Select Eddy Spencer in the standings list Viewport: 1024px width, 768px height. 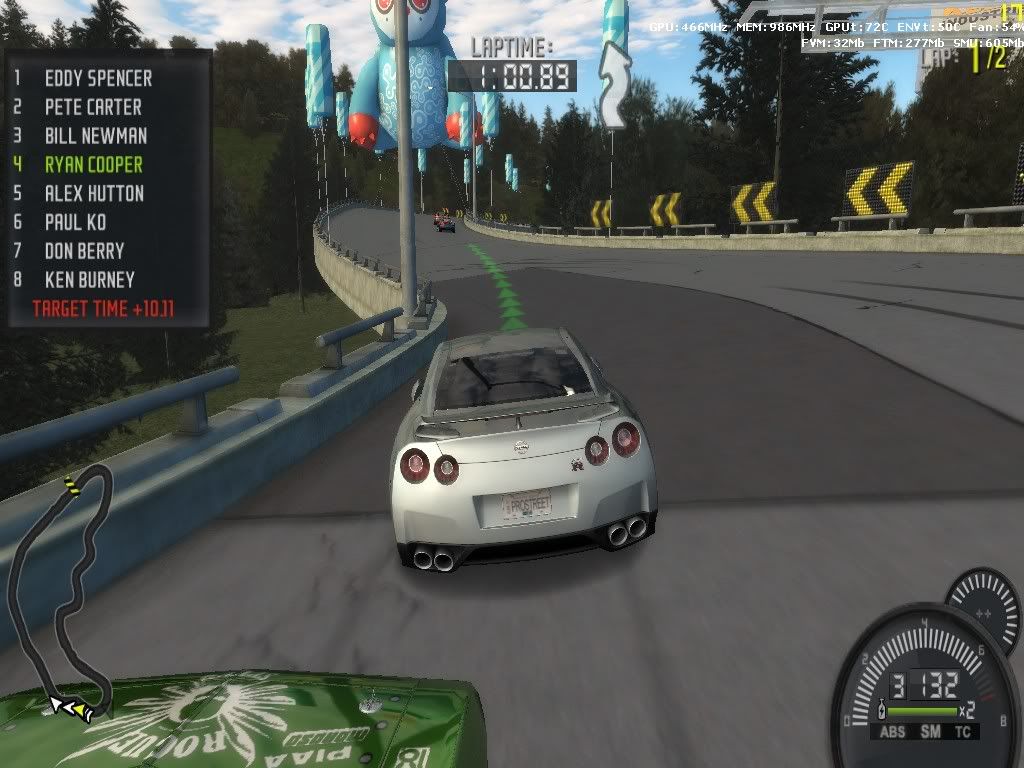(x=98, y=78)
